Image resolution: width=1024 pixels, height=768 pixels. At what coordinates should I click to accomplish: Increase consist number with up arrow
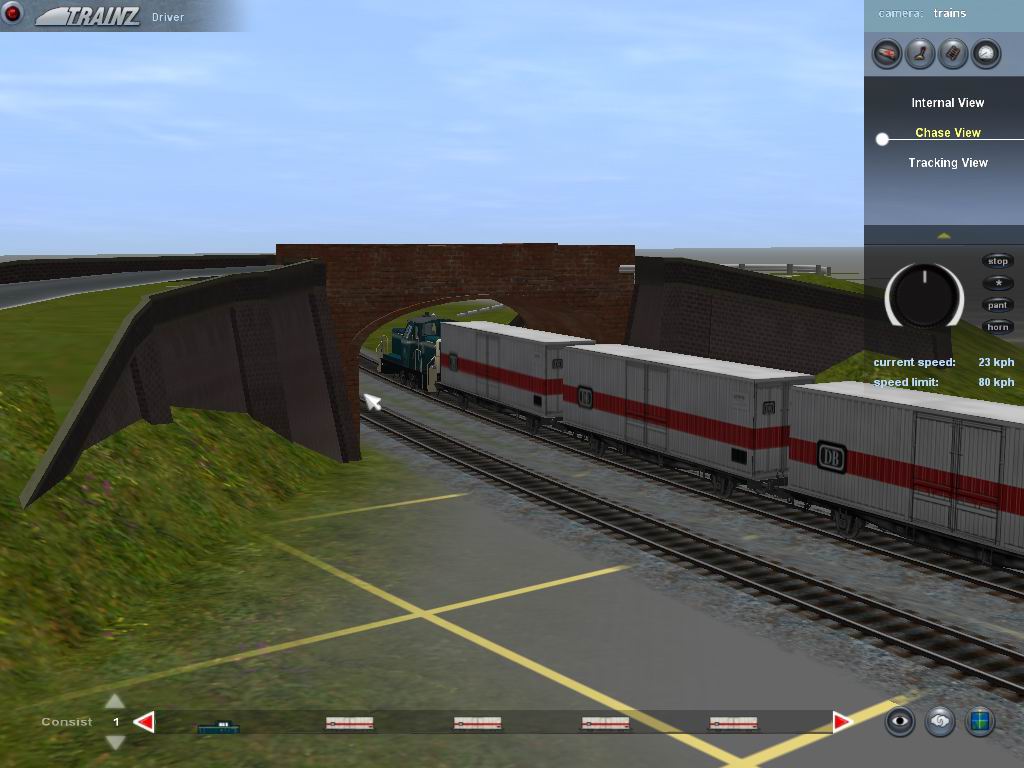[115, 701]
